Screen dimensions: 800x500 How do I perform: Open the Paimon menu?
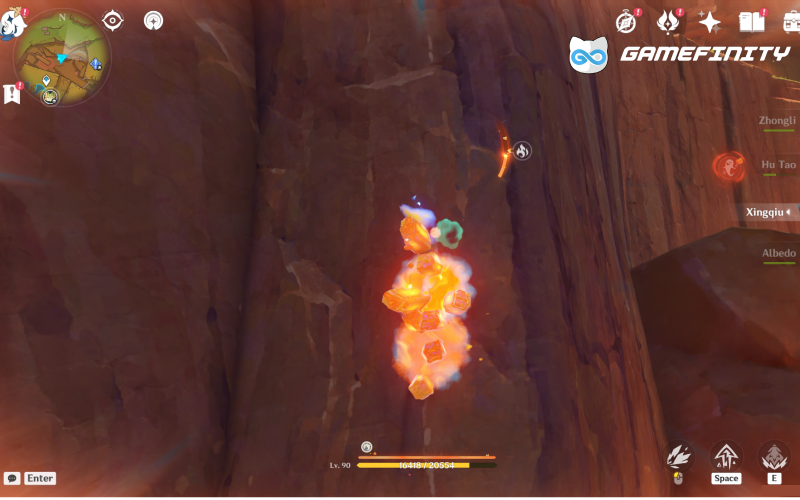[x=12, y=22]
